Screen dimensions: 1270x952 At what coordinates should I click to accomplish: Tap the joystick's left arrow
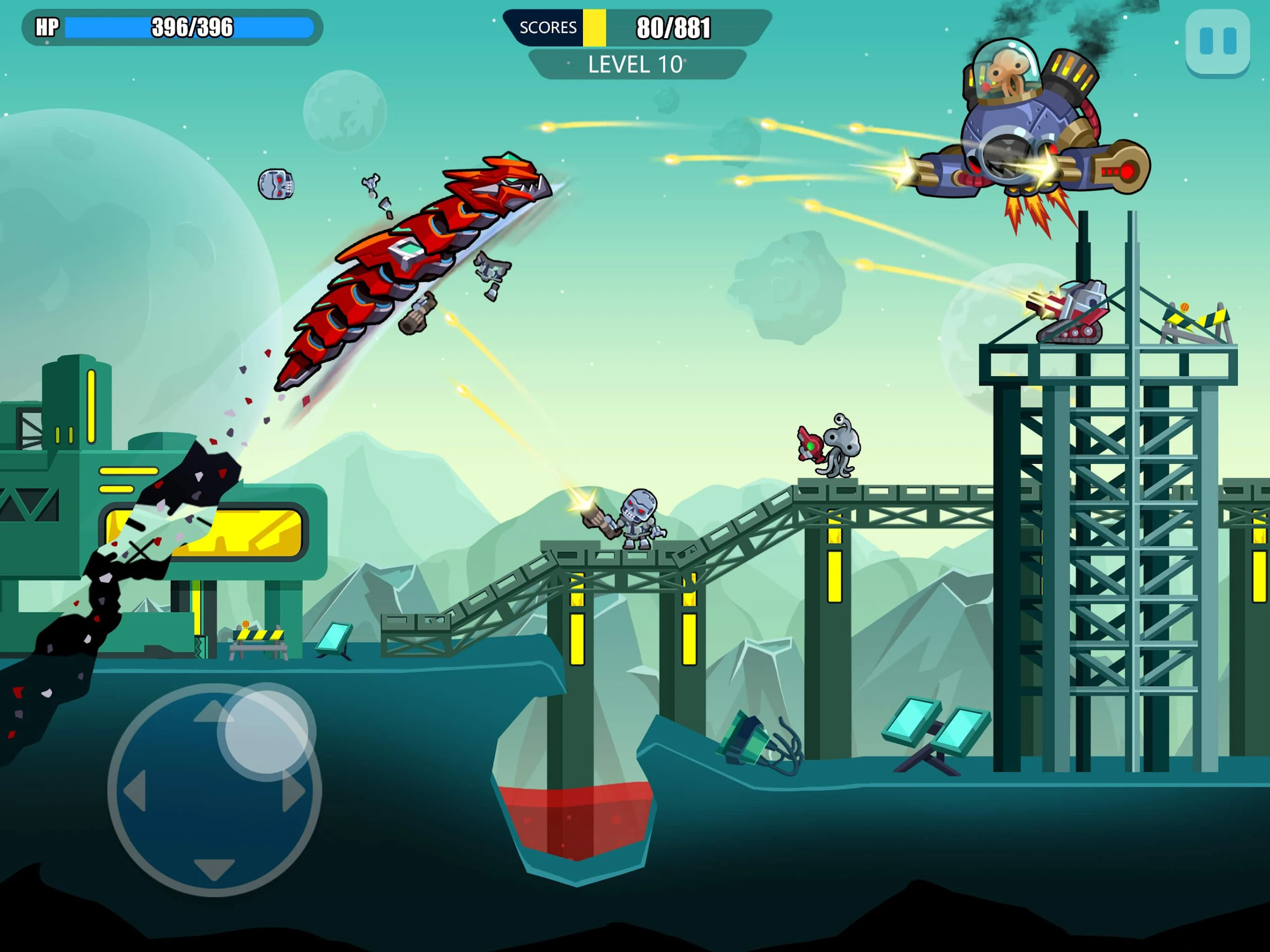click(x=135, y=792)
